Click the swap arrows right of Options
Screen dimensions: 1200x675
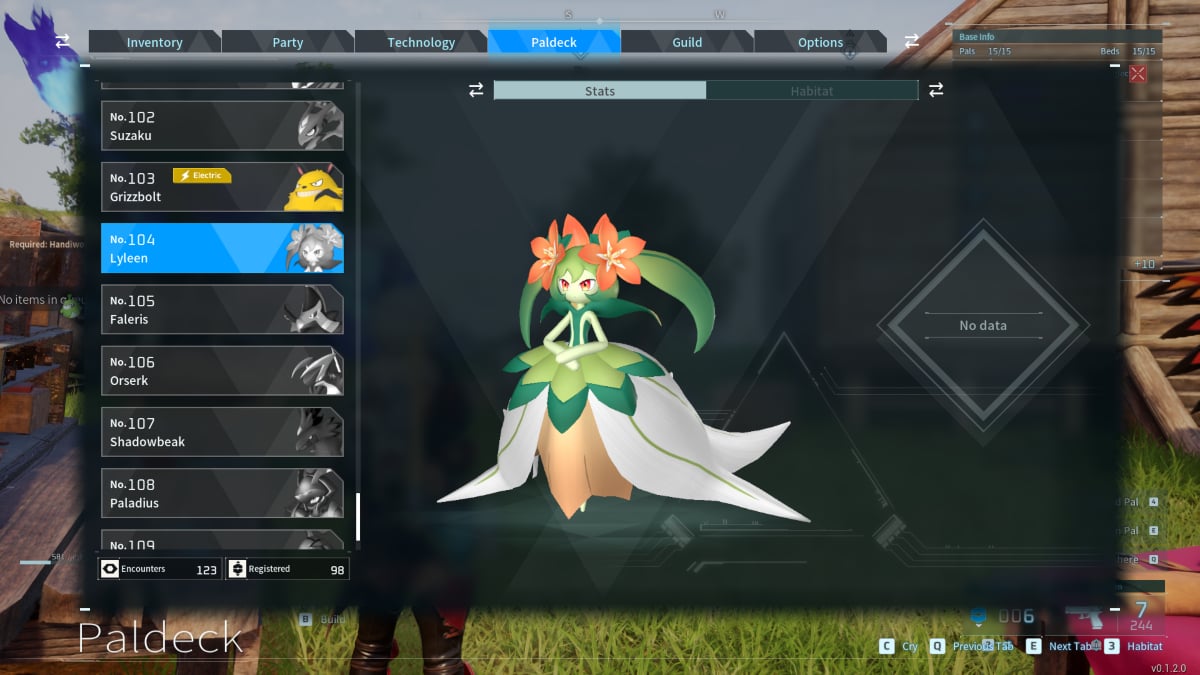click(x=912, y=41)
